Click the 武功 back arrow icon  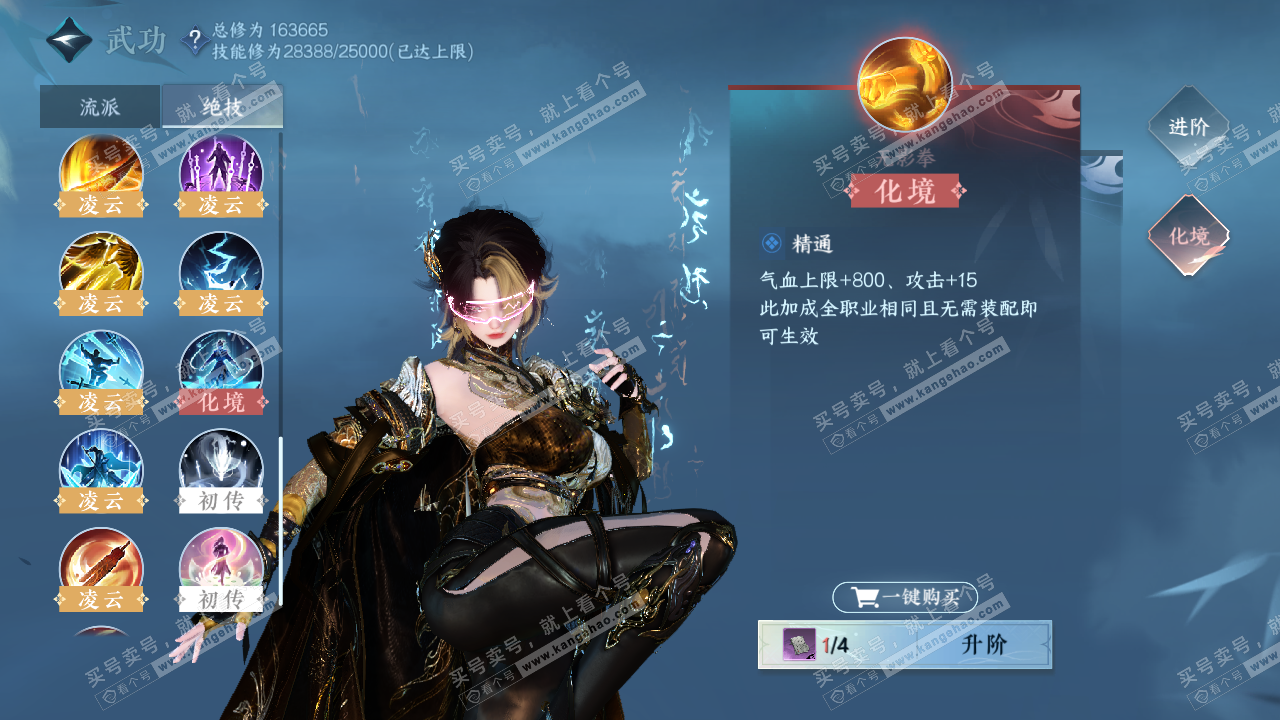tap(70, 41)
